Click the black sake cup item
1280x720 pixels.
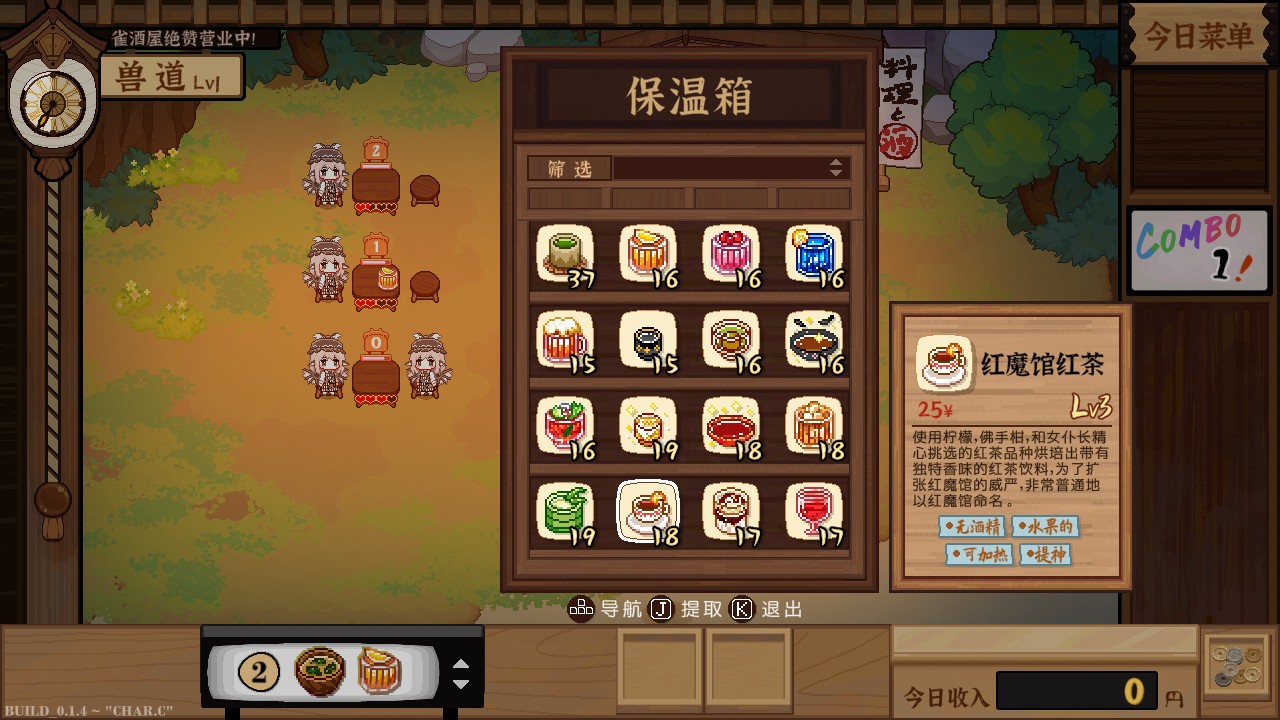pos(648,337)
